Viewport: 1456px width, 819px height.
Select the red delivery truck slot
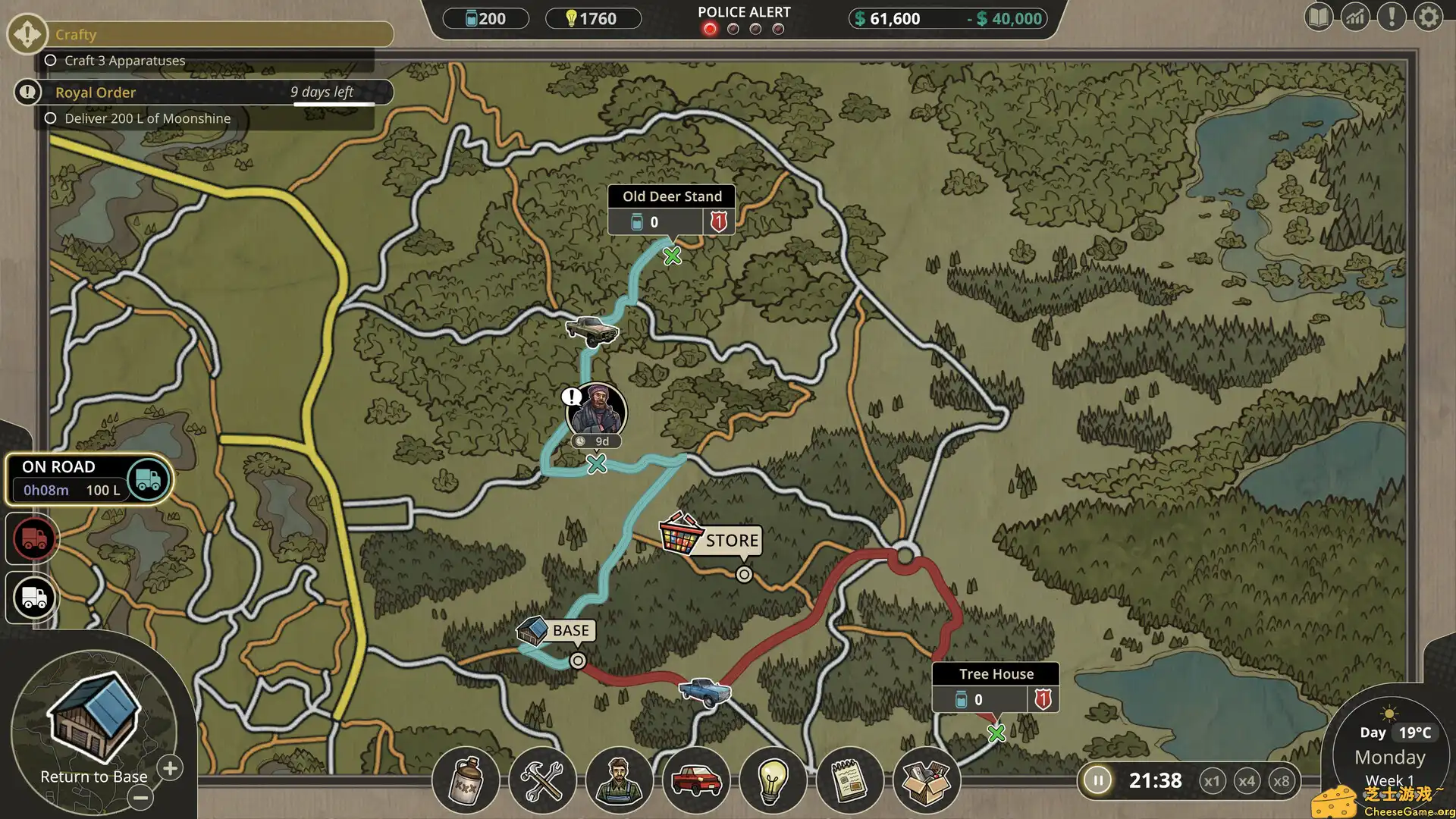33,538
